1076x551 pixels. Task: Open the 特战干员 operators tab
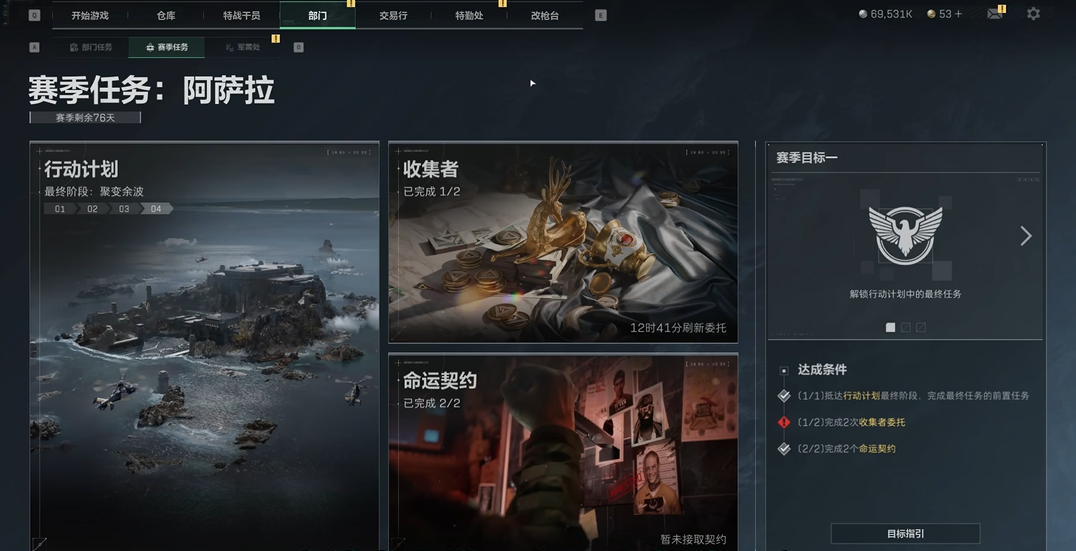(x=242, y=16)
